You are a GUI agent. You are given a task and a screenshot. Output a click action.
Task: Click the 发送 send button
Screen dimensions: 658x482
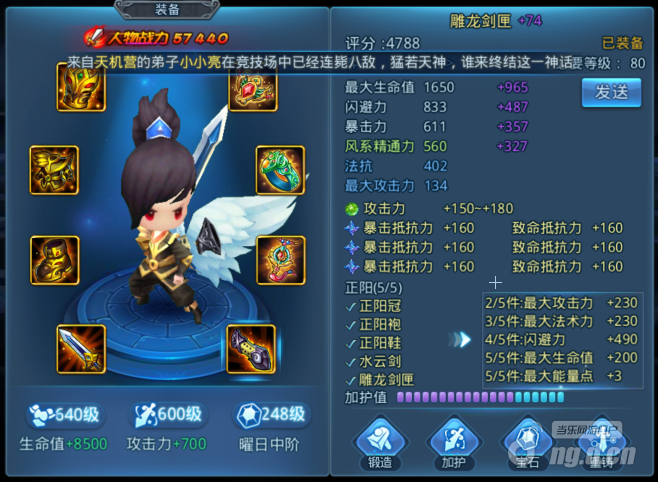point(611,92)
